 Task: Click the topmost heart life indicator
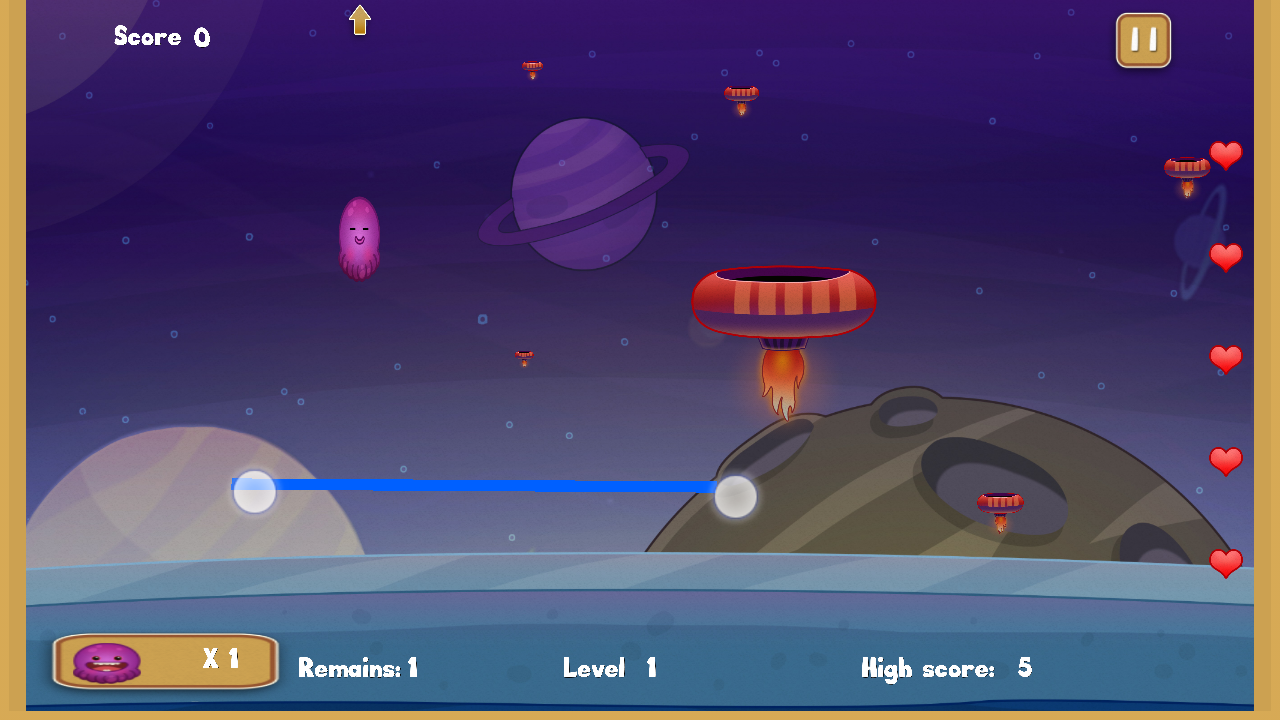pyautogui.click(x=1227, y=155)
